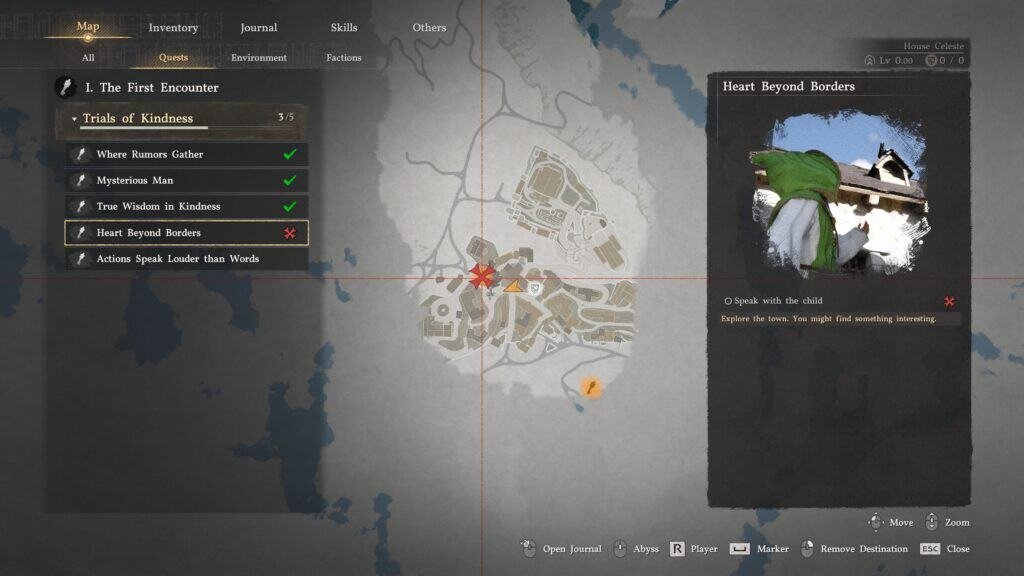Select the Others tab

tap(429, 28)
